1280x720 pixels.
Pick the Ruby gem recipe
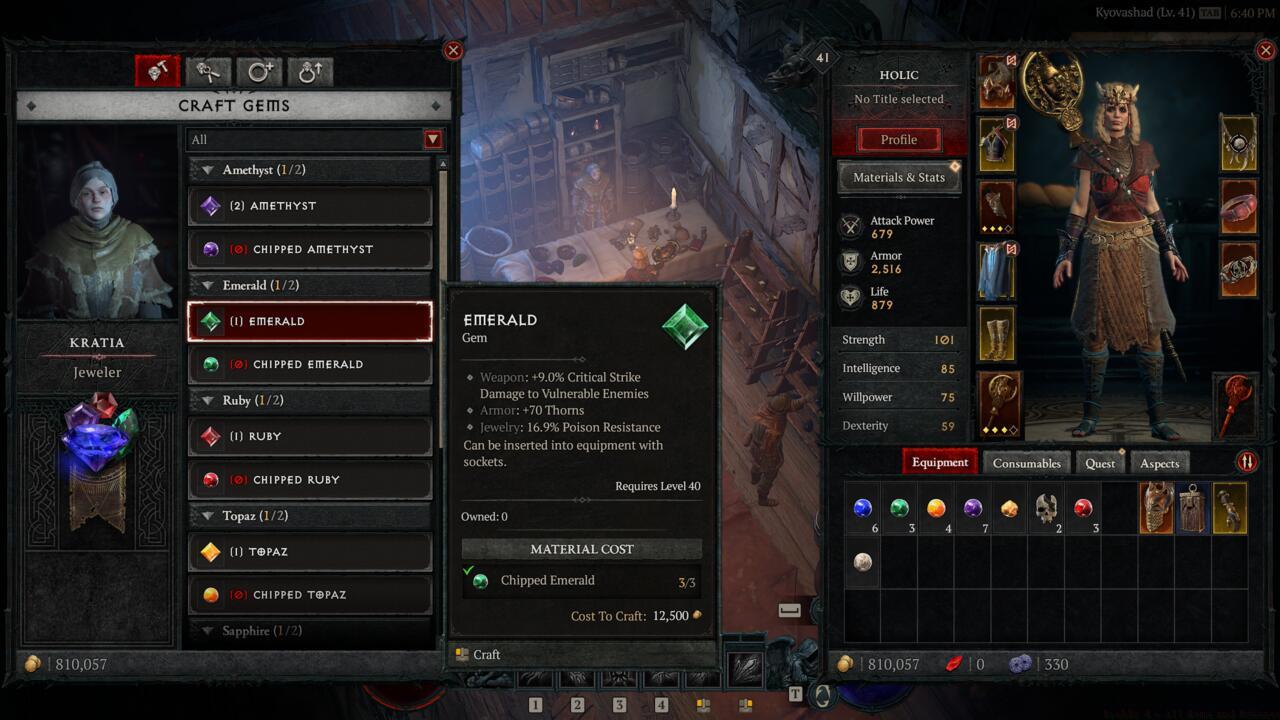pyautogui.click(x=310, y=436)
